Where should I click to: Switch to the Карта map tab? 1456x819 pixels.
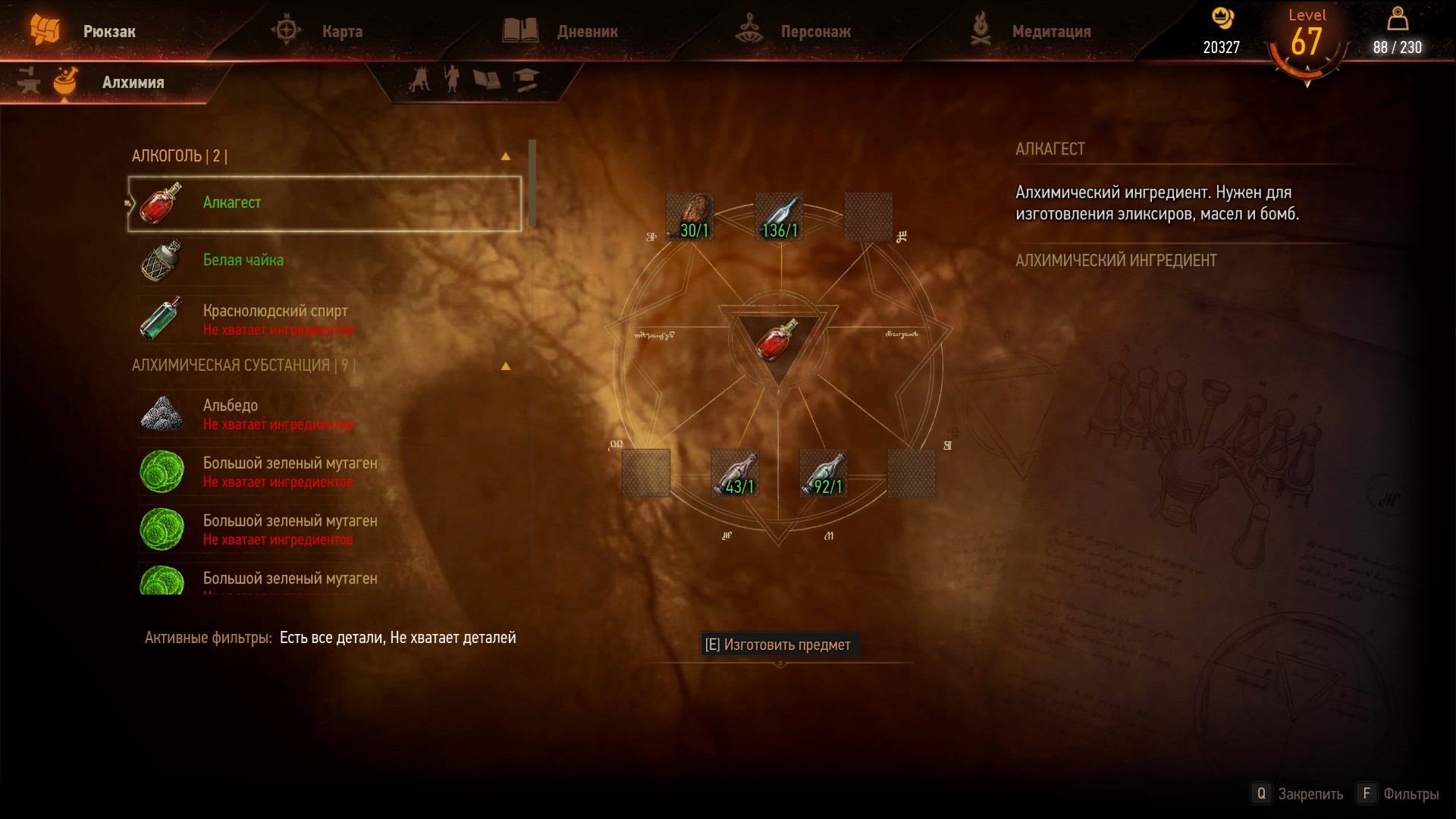[341, 32]
